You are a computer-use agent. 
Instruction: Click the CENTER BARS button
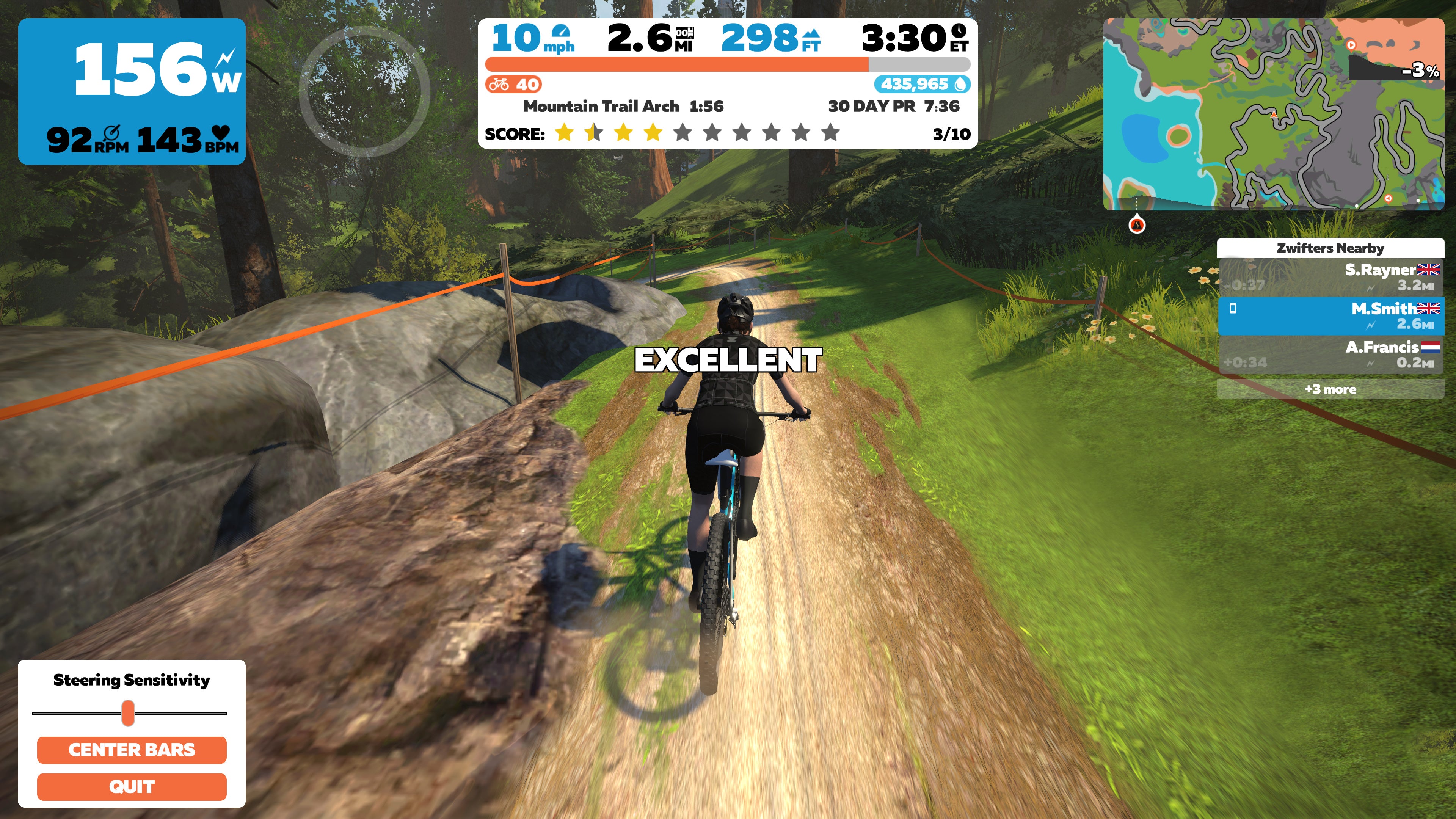[x=132, y=750]
